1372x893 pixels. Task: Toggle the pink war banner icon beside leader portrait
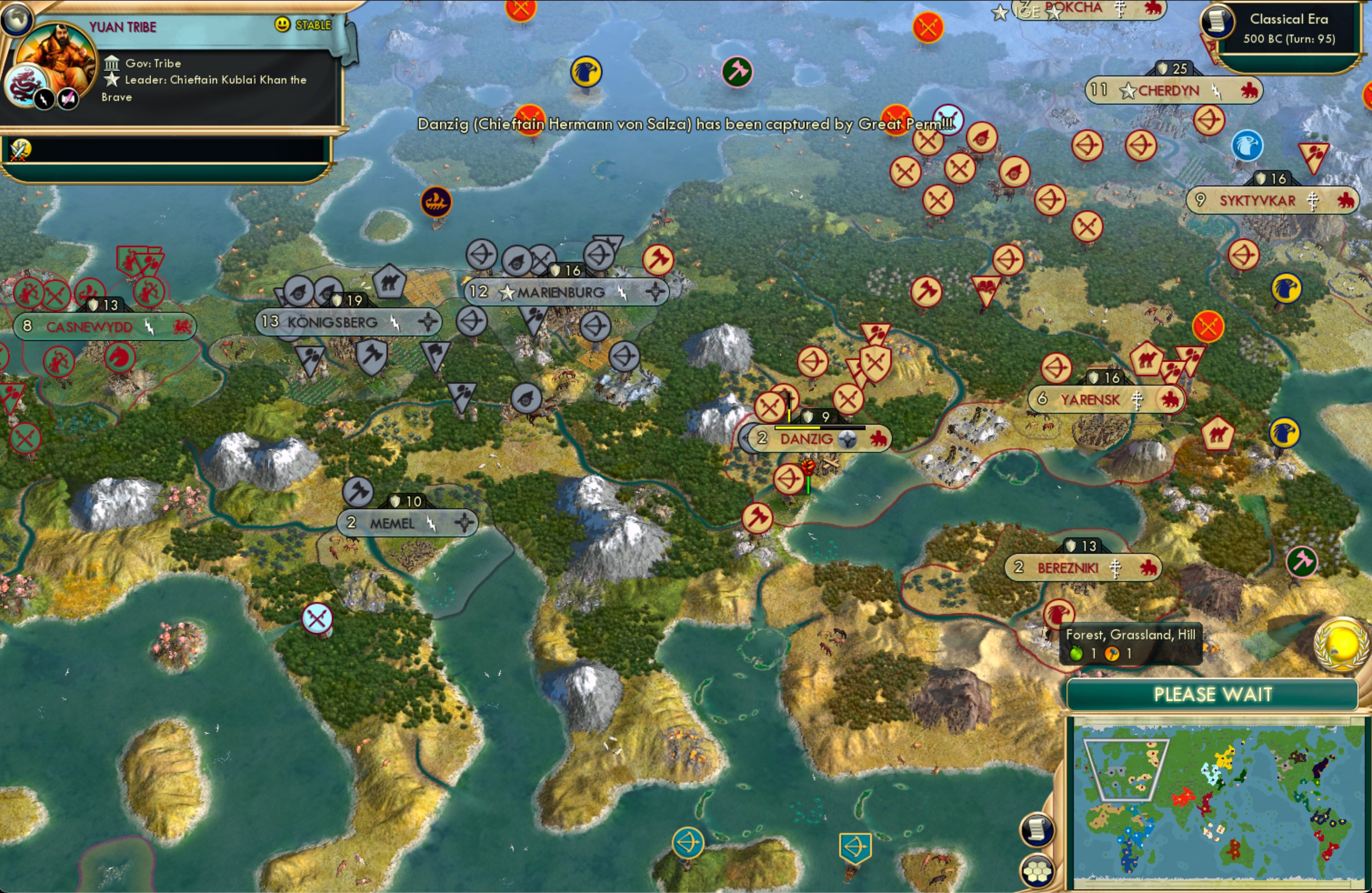pos(67,99)
